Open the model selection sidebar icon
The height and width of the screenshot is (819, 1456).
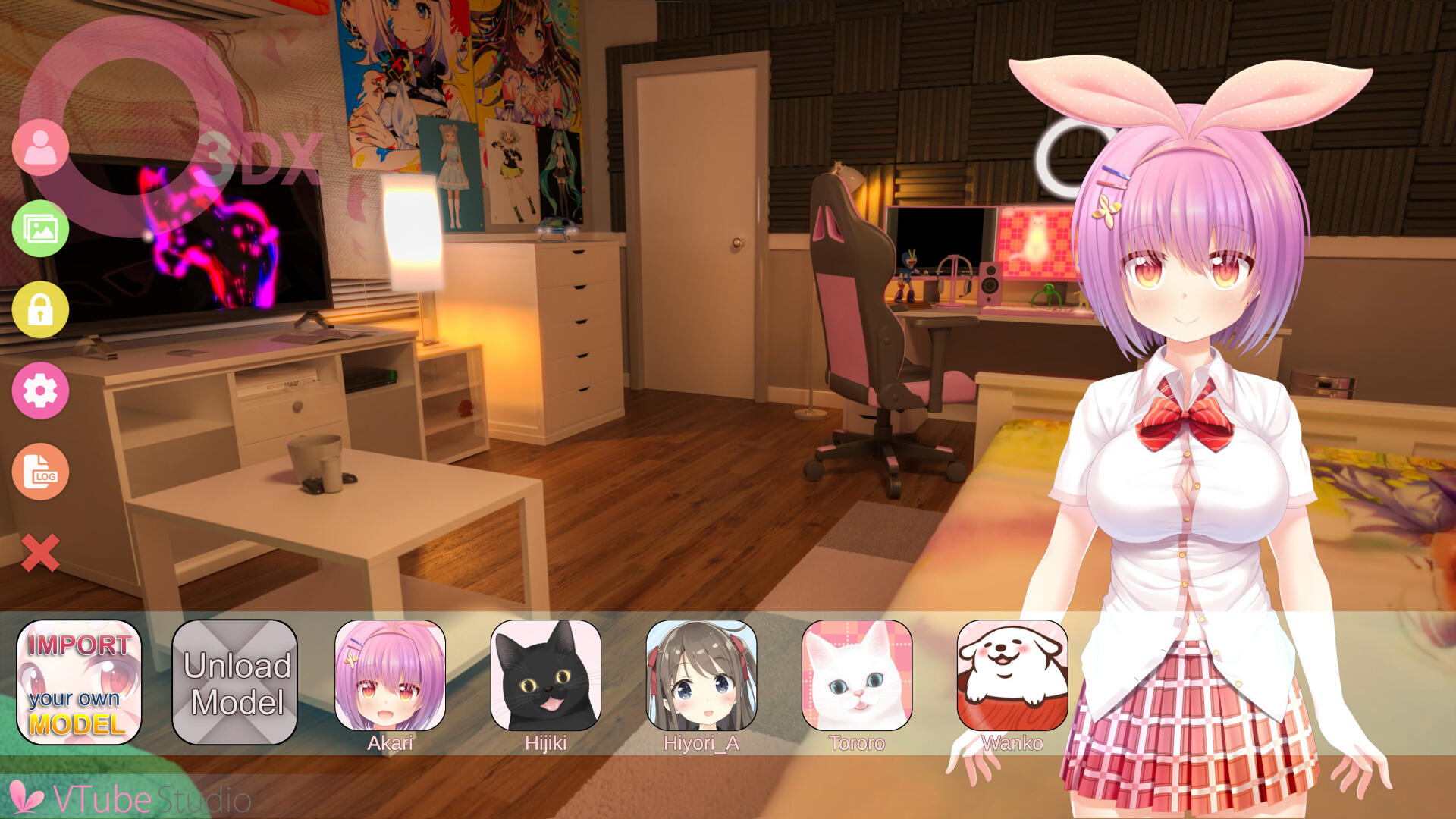point(41,146)
